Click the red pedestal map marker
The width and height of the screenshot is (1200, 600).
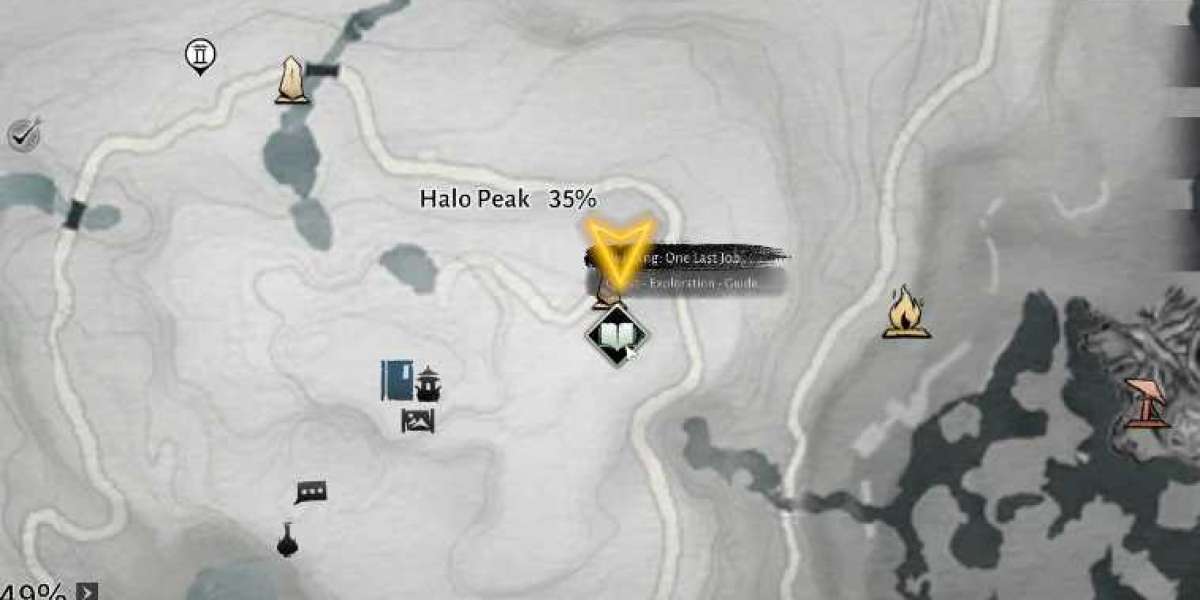pyautogui.click(x=1147, y=403)
